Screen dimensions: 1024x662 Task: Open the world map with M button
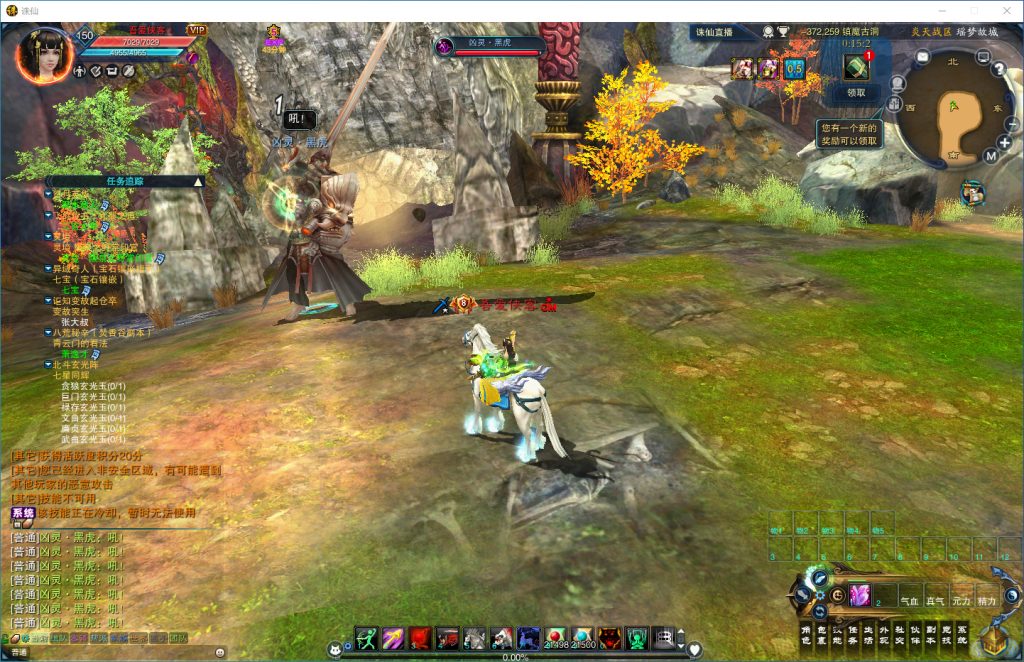(990, 156)
